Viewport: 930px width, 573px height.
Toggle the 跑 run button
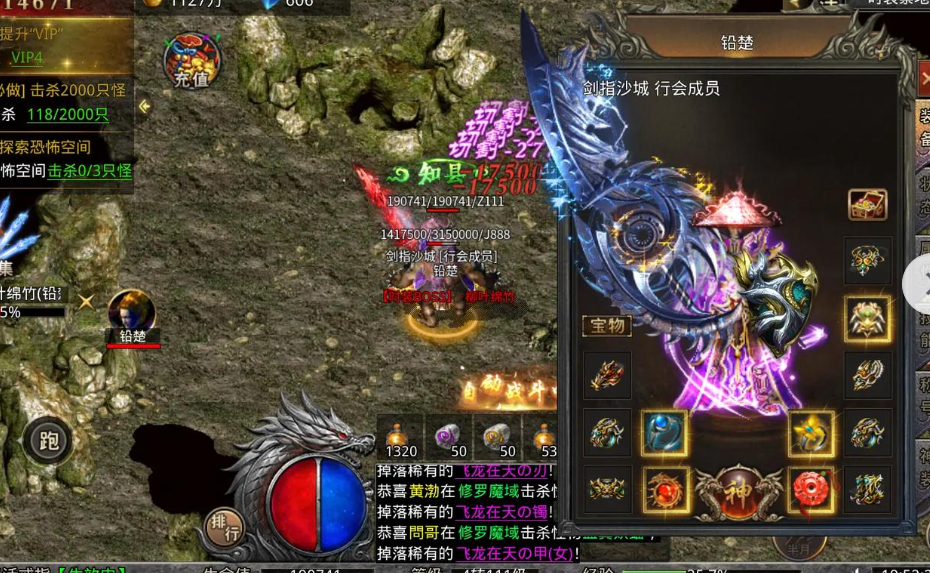[x=47, y=440]
